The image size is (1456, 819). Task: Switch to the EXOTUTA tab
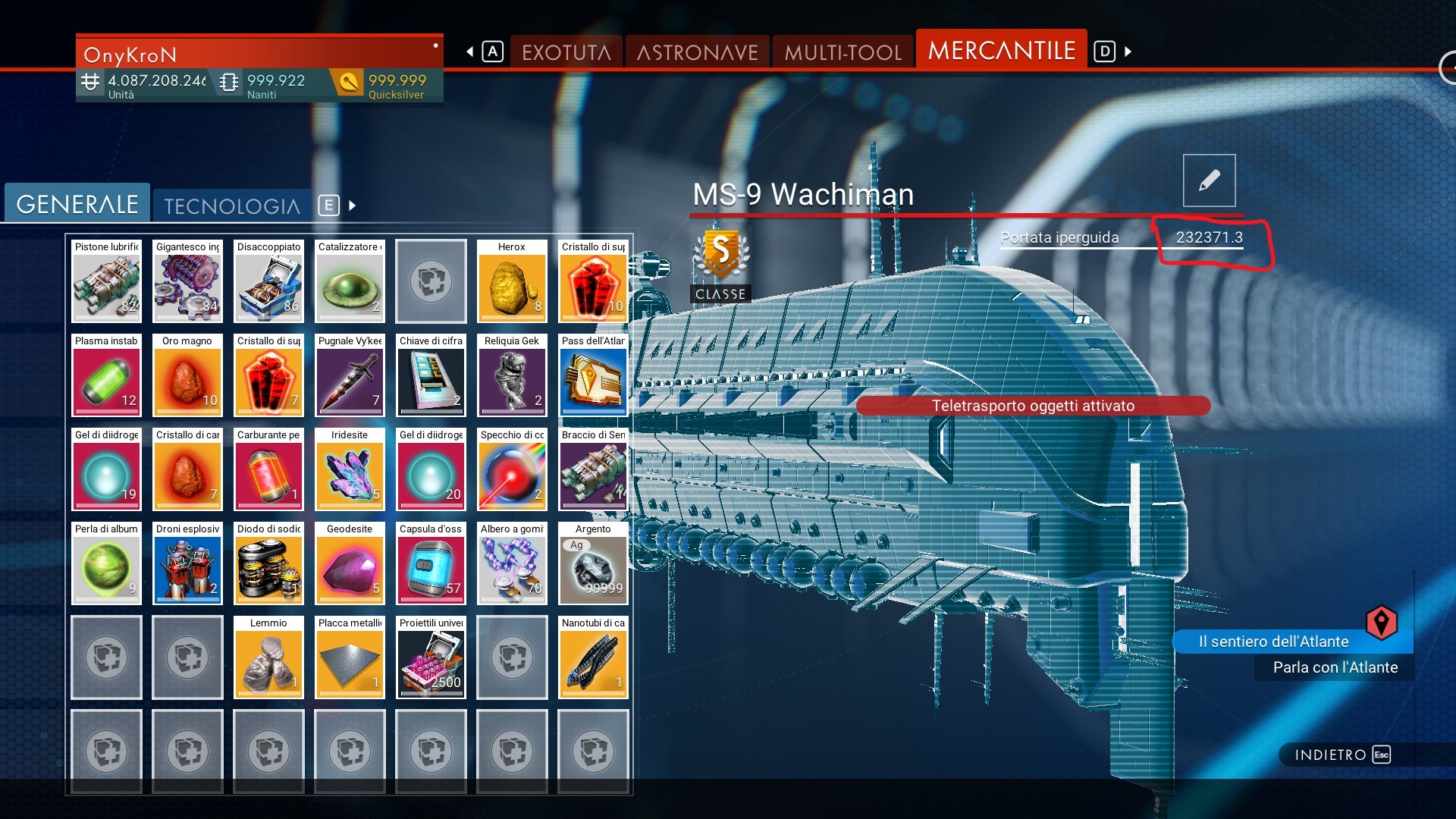(566, 52)
